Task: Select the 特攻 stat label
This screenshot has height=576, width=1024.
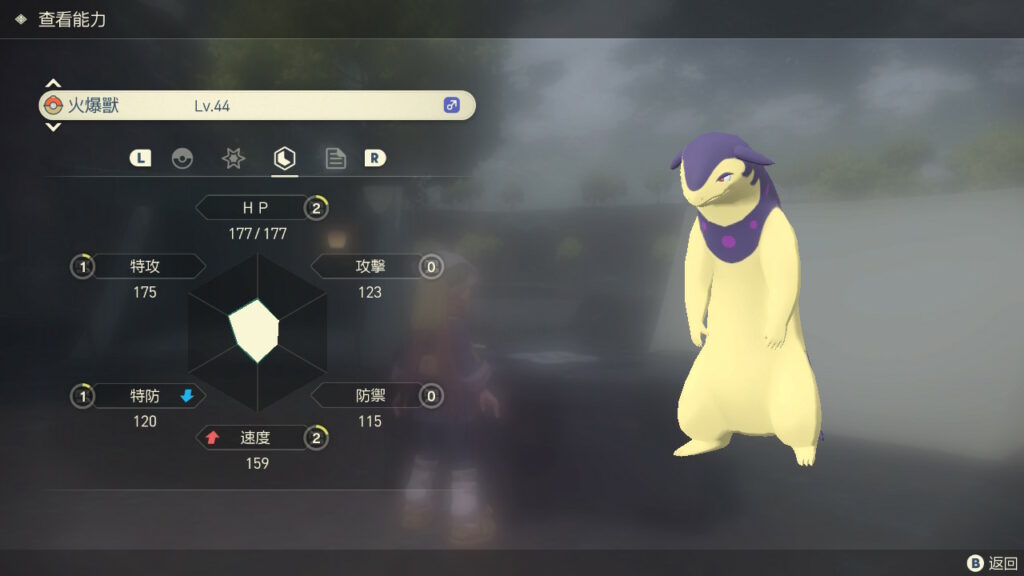Action: [x=145, y=267]
